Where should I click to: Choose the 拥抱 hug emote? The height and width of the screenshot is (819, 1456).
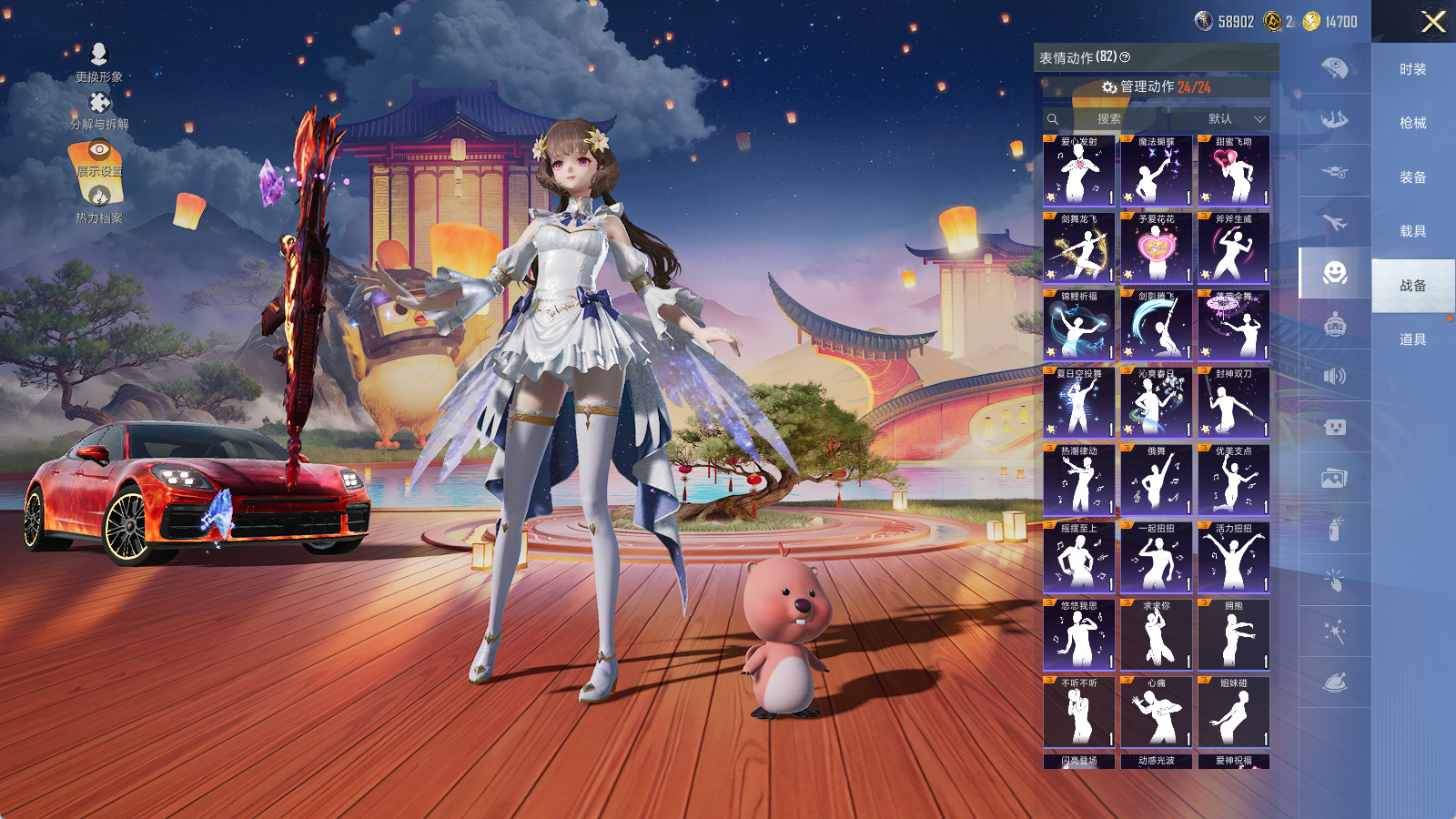click(1233, 635)
